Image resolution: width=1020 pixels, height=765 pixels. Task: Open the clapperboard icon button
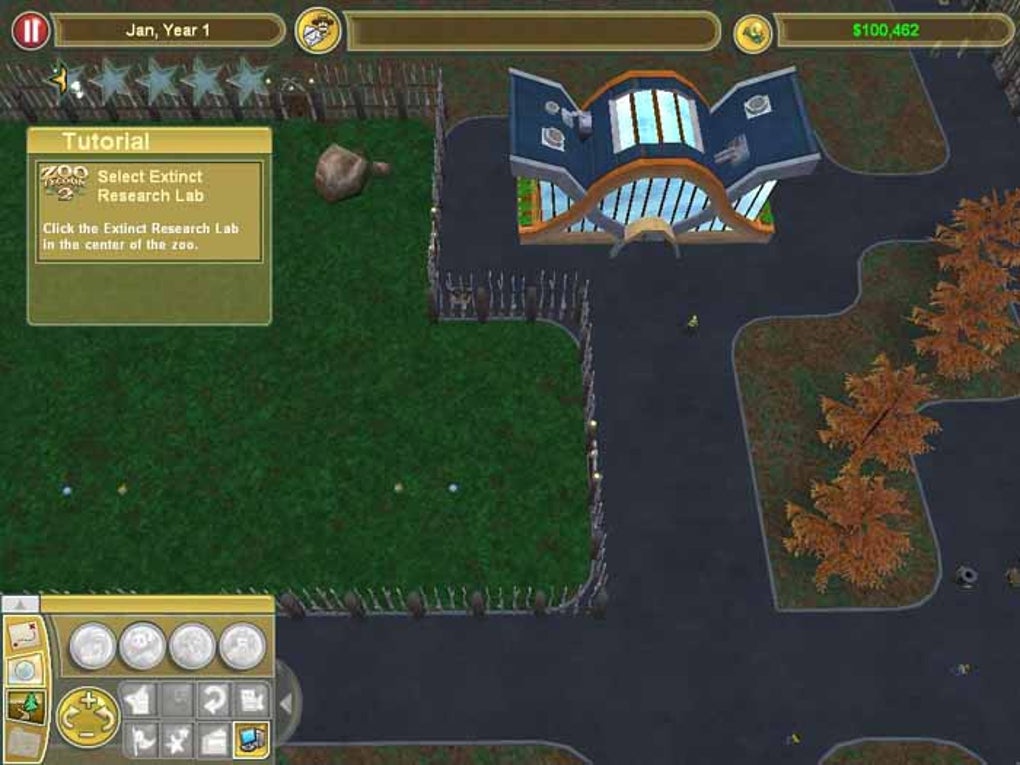point(213,741)
